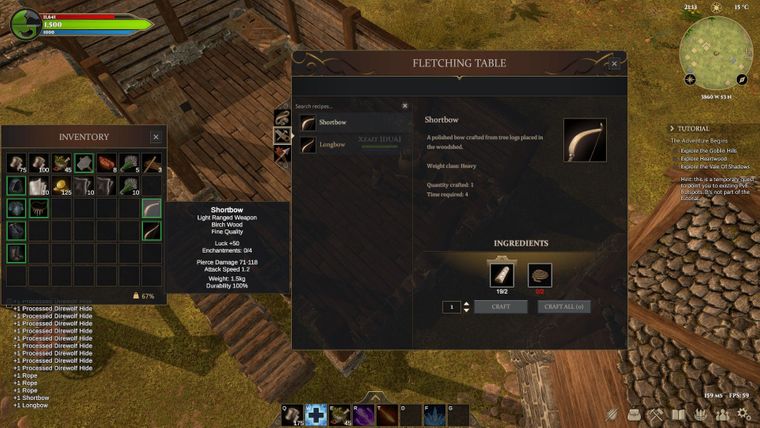Clear the recipe search box

405,106
